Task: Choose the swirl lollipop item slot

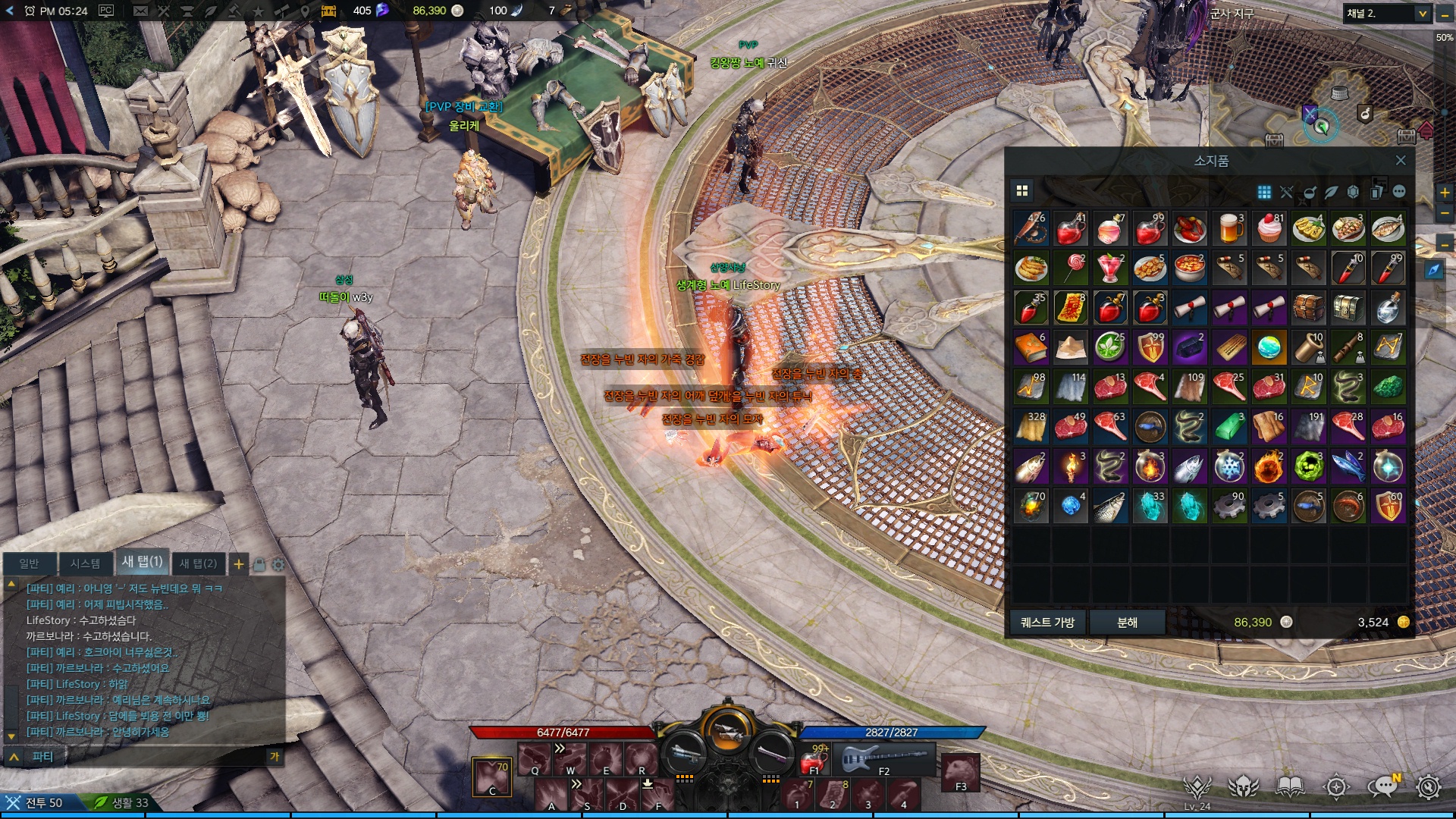Action: tap(1070, 268)
